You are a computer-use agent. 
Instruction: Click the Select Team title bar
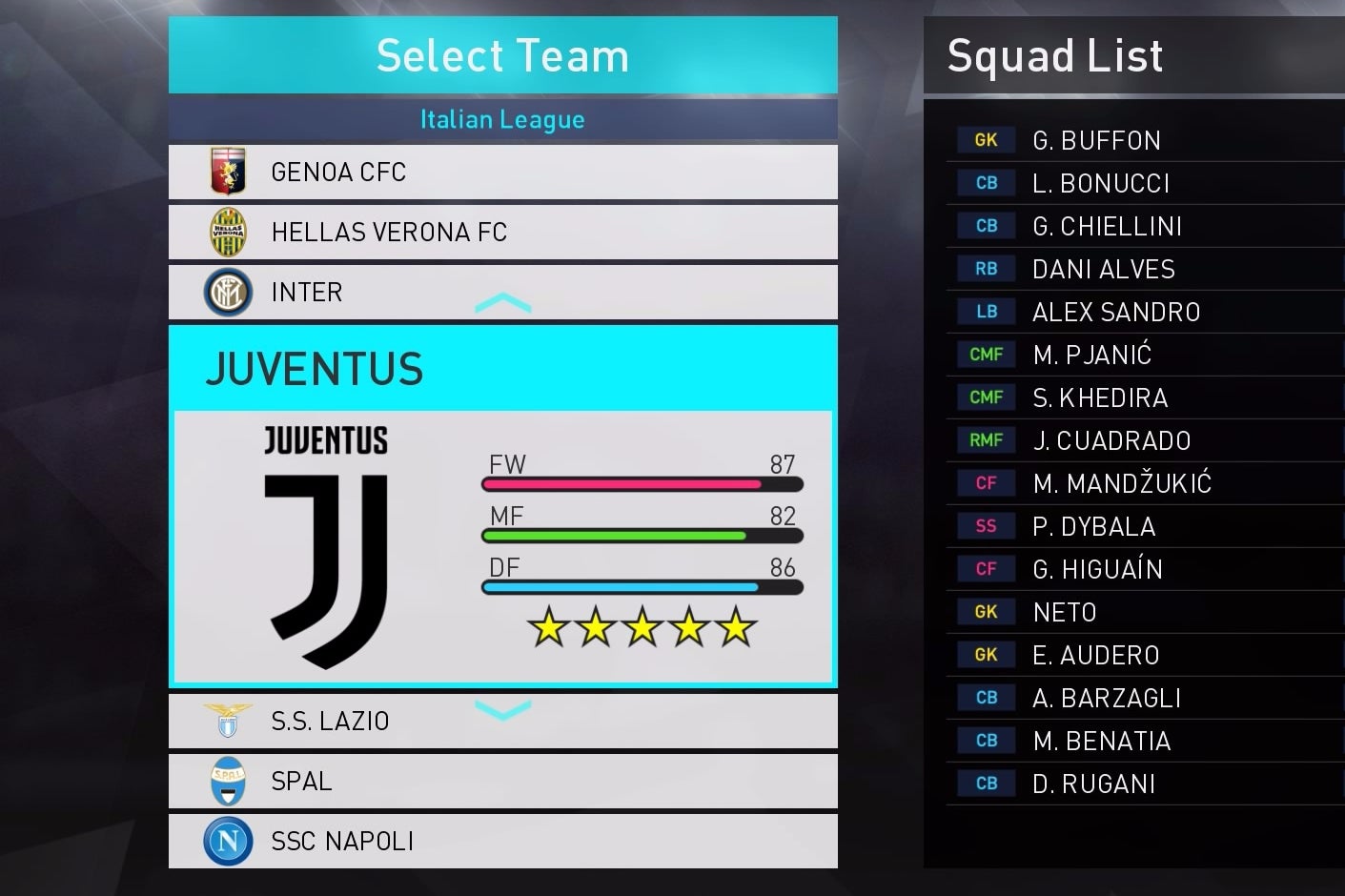[x=502, y=55]
